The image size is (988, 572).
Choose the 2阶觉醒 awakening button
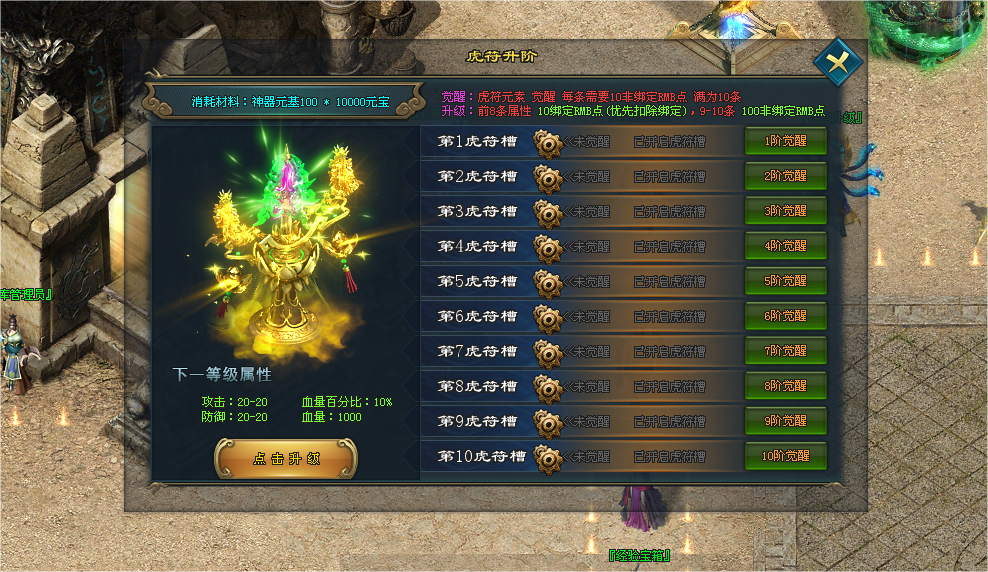[785, 176]
